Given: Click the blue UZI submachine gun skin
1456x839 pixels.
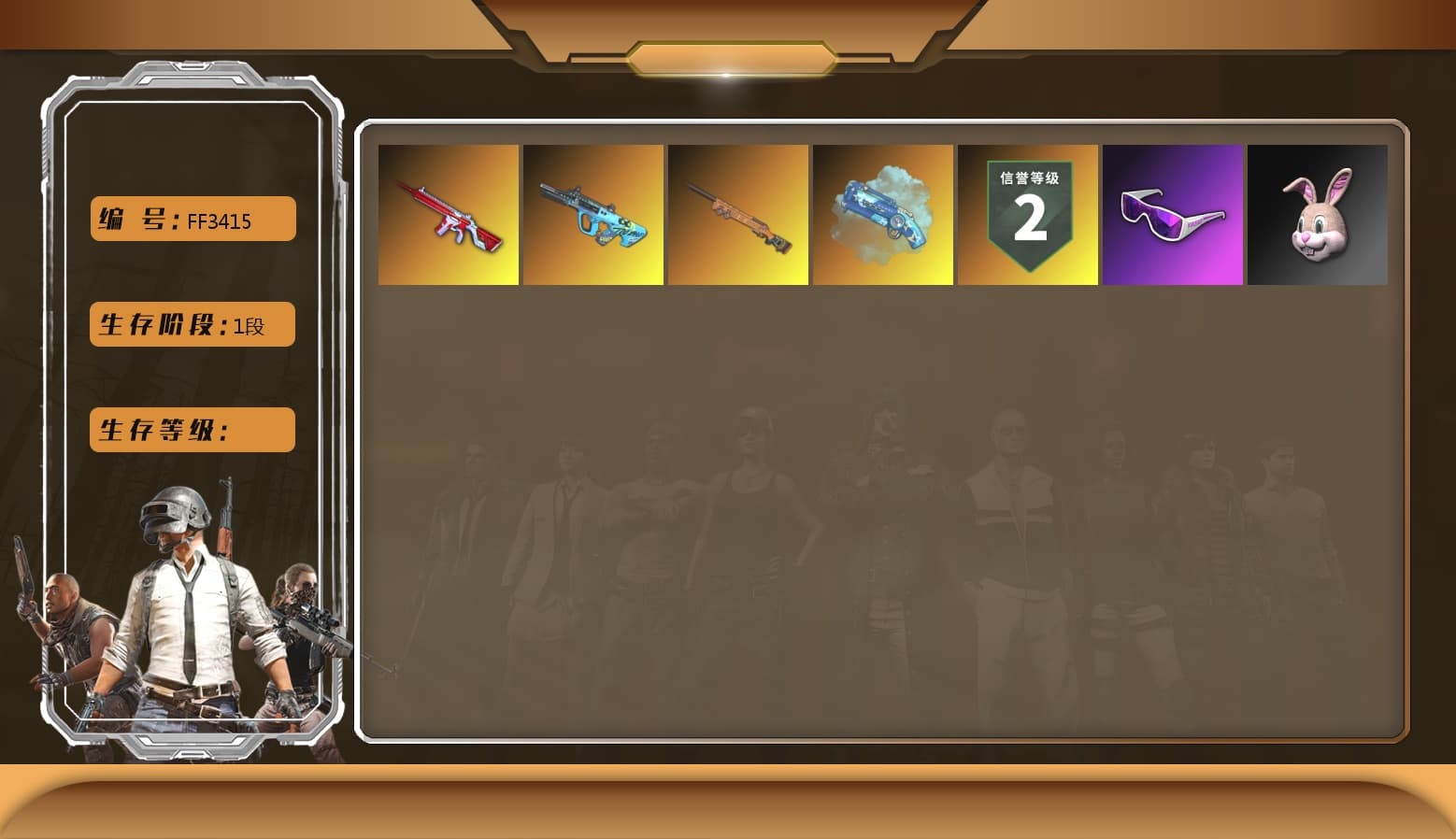Looking at the screenshot, I should click(x=593, y=215).
